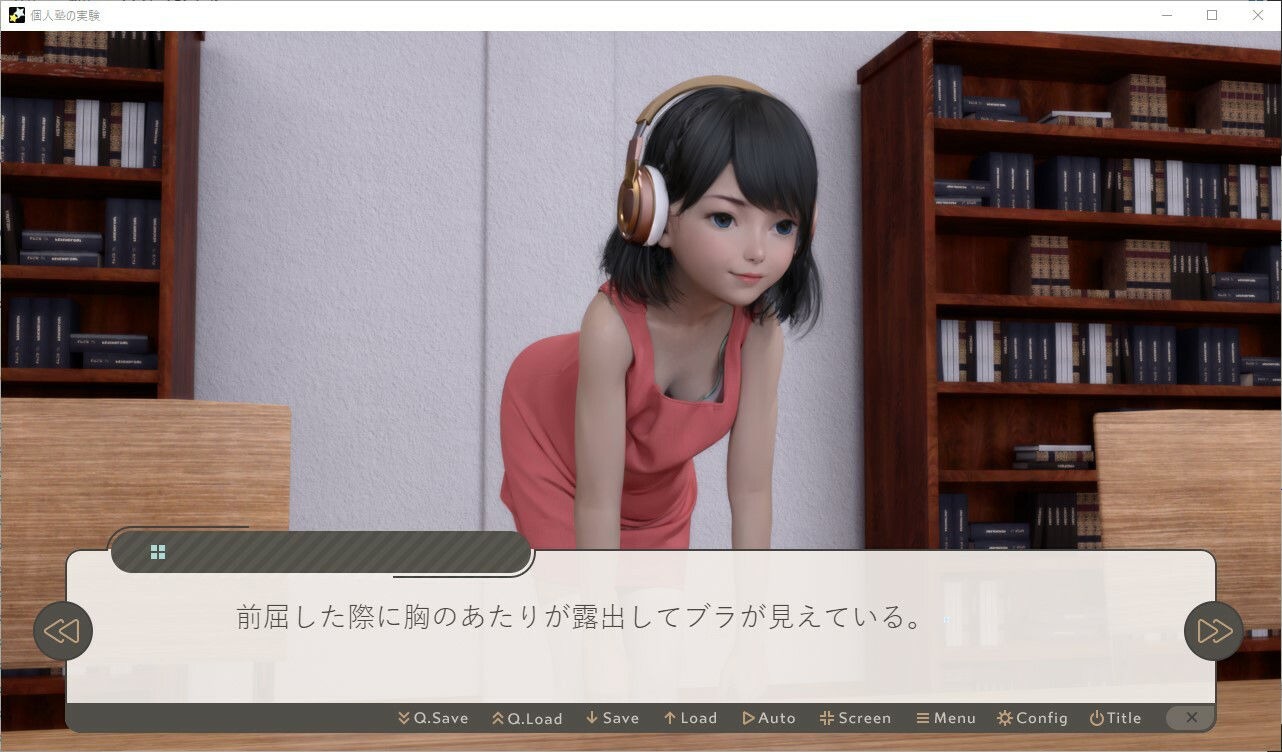
Task: Click the Load label
Action: click(697, 717)
